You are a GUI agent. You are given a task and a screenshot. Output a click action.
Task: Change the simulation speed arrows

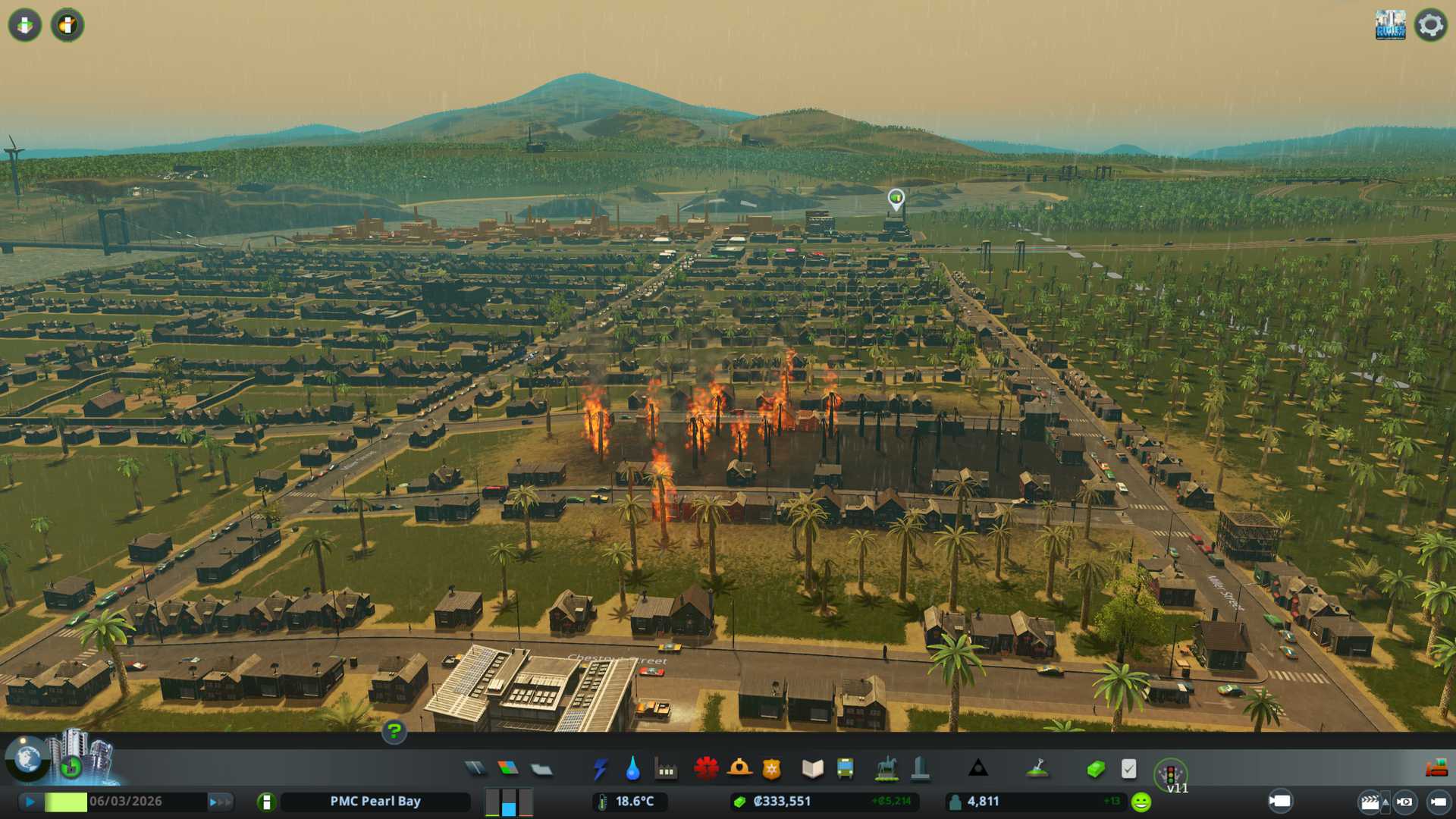point(219,802)
